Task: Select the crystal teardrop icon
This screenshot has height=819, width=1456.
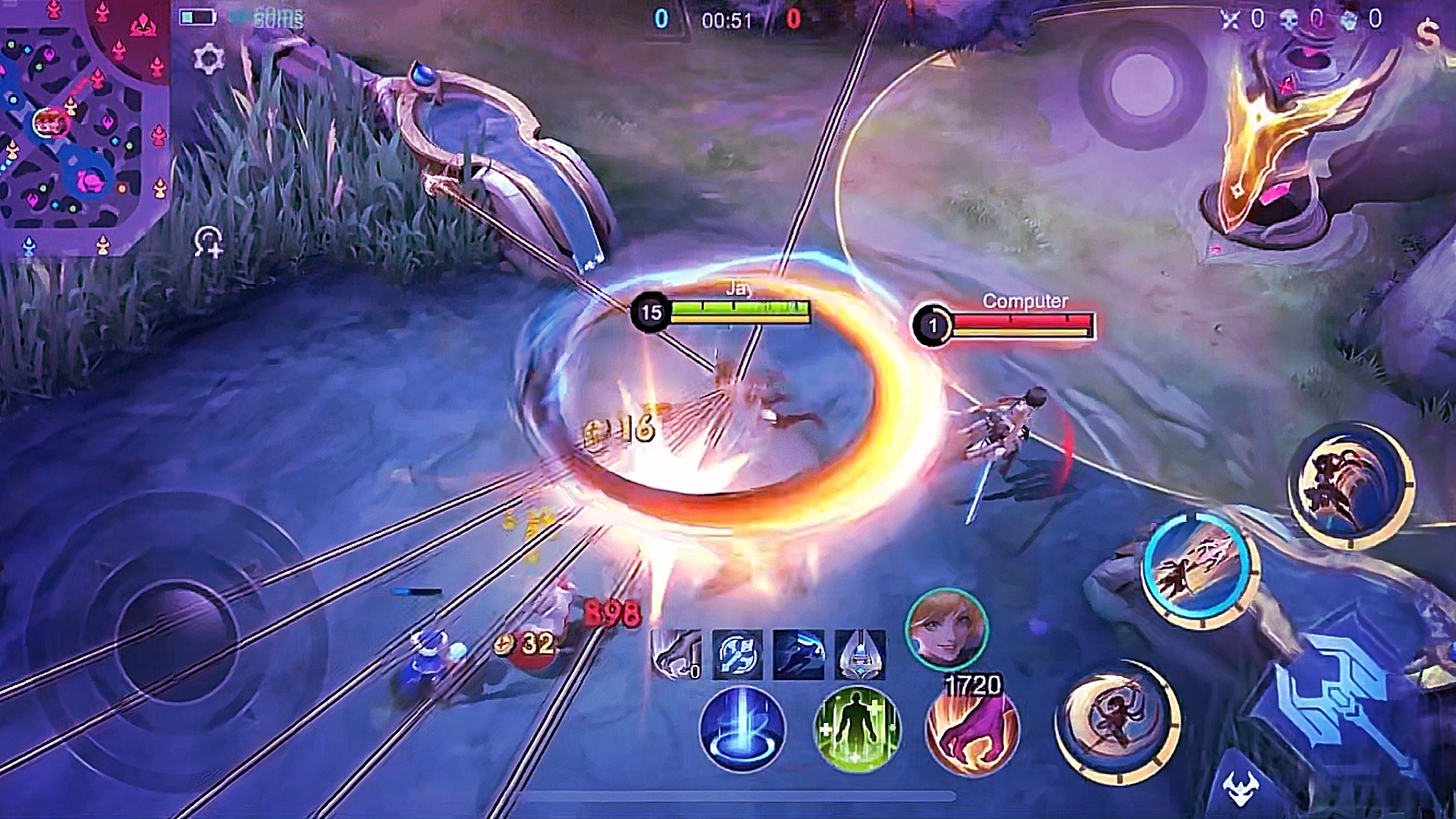Action: click(x=860, y=654)
